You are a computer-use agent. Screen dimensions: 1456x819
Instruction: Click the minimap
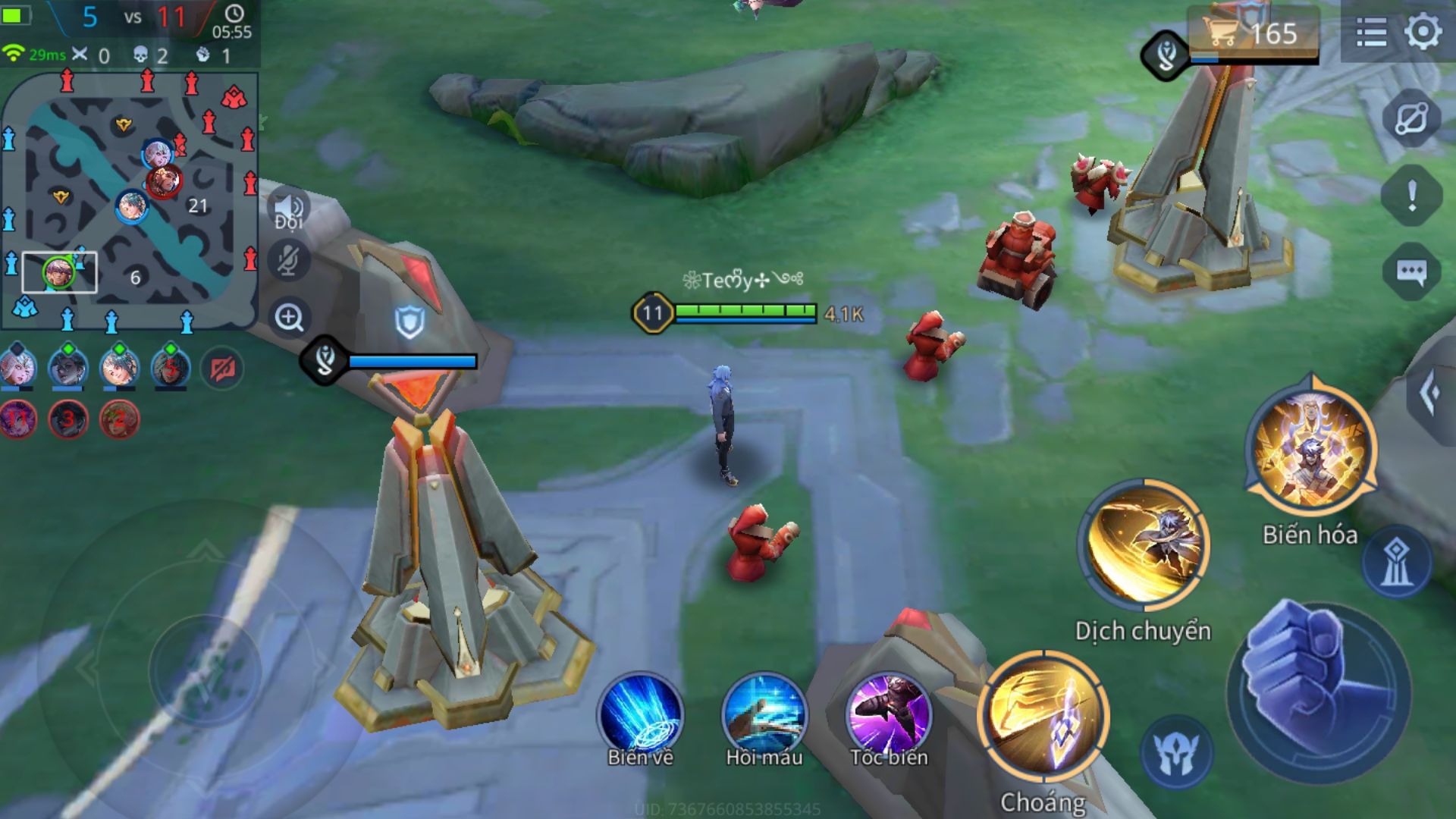click(130, 201)
